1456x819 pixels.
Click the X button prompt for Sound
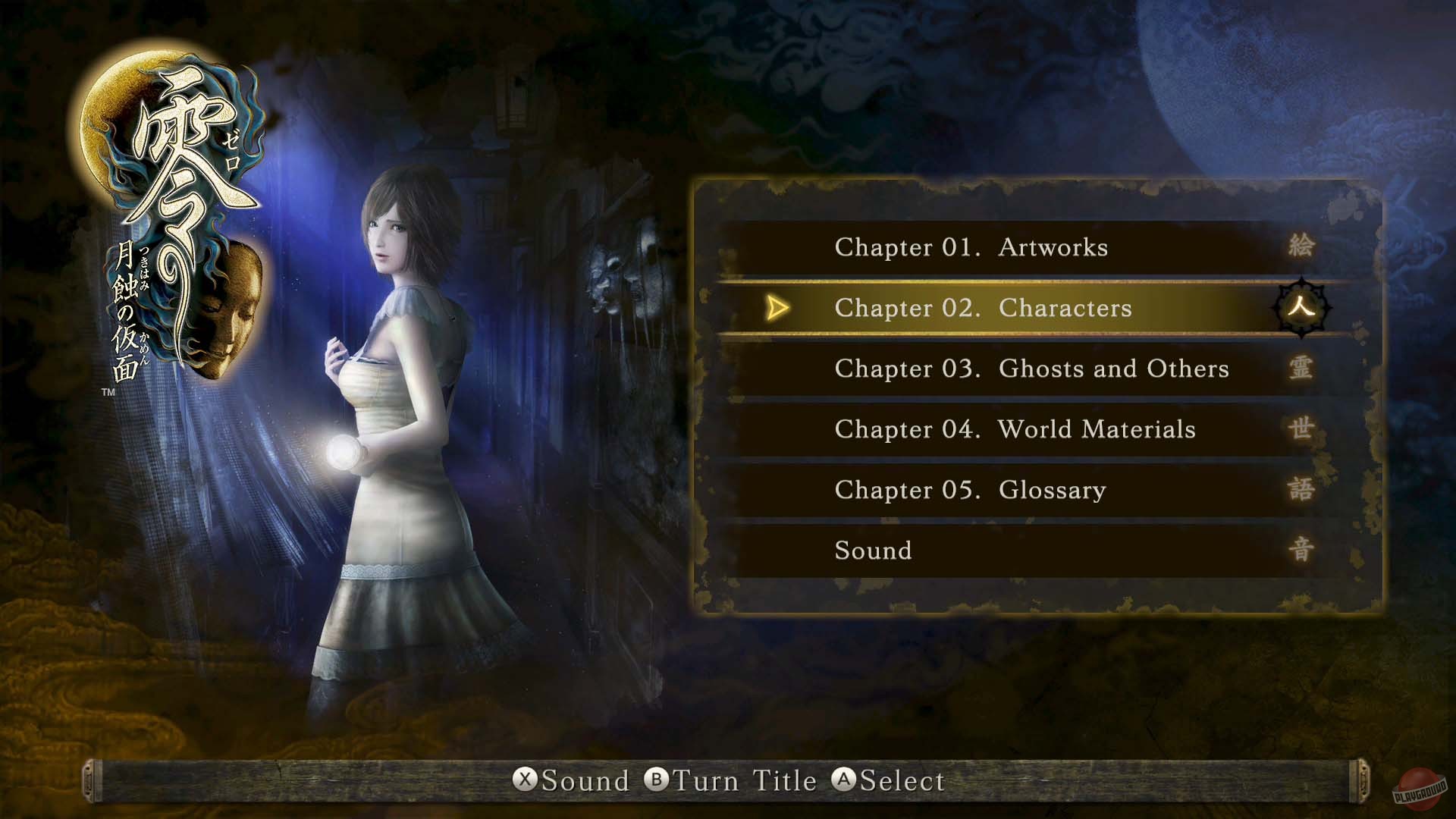pyautogui.click(x=525, y=781)
